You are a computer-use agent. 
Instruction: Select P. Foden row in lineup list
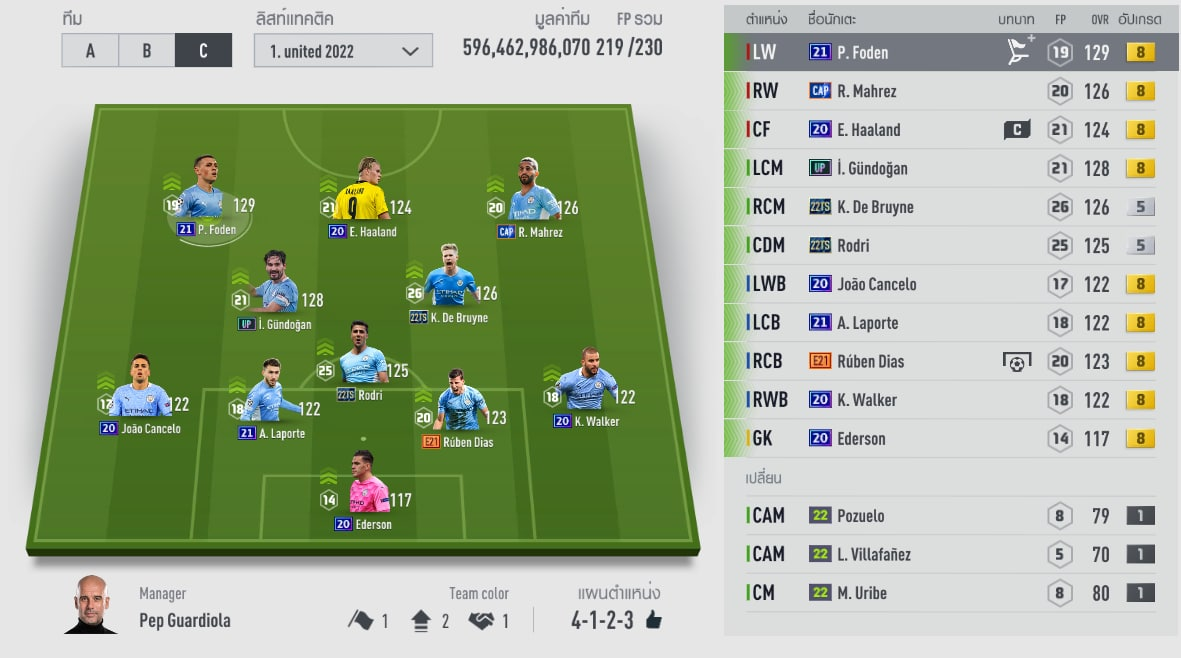[x=940, y=53]
